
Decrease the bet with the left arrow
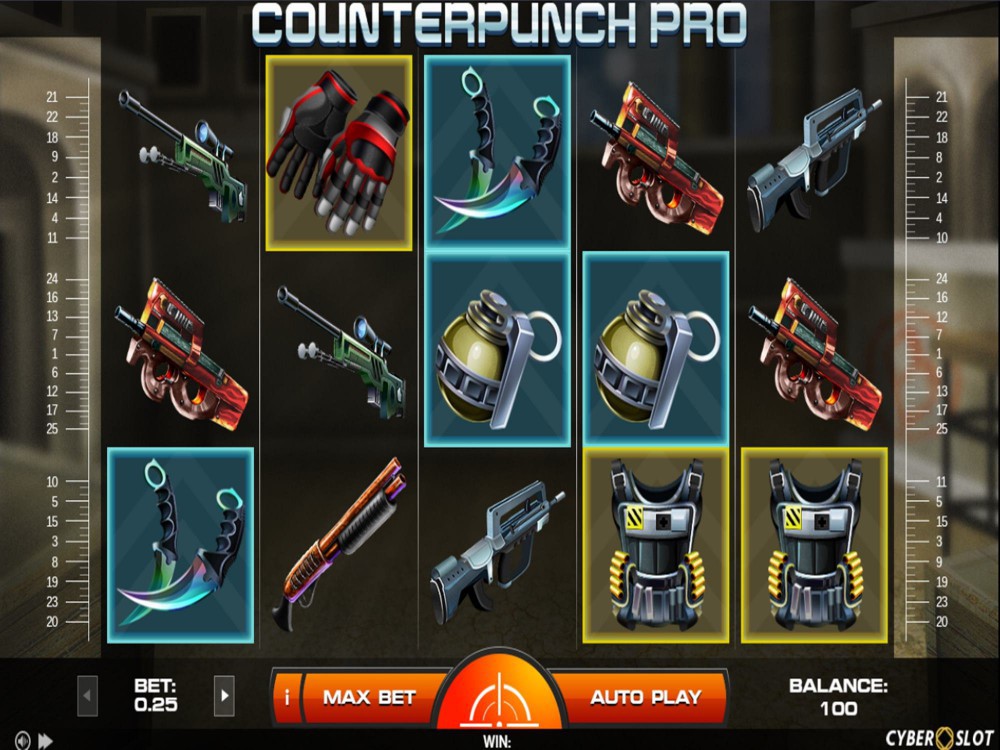click(x=88, y=693)
